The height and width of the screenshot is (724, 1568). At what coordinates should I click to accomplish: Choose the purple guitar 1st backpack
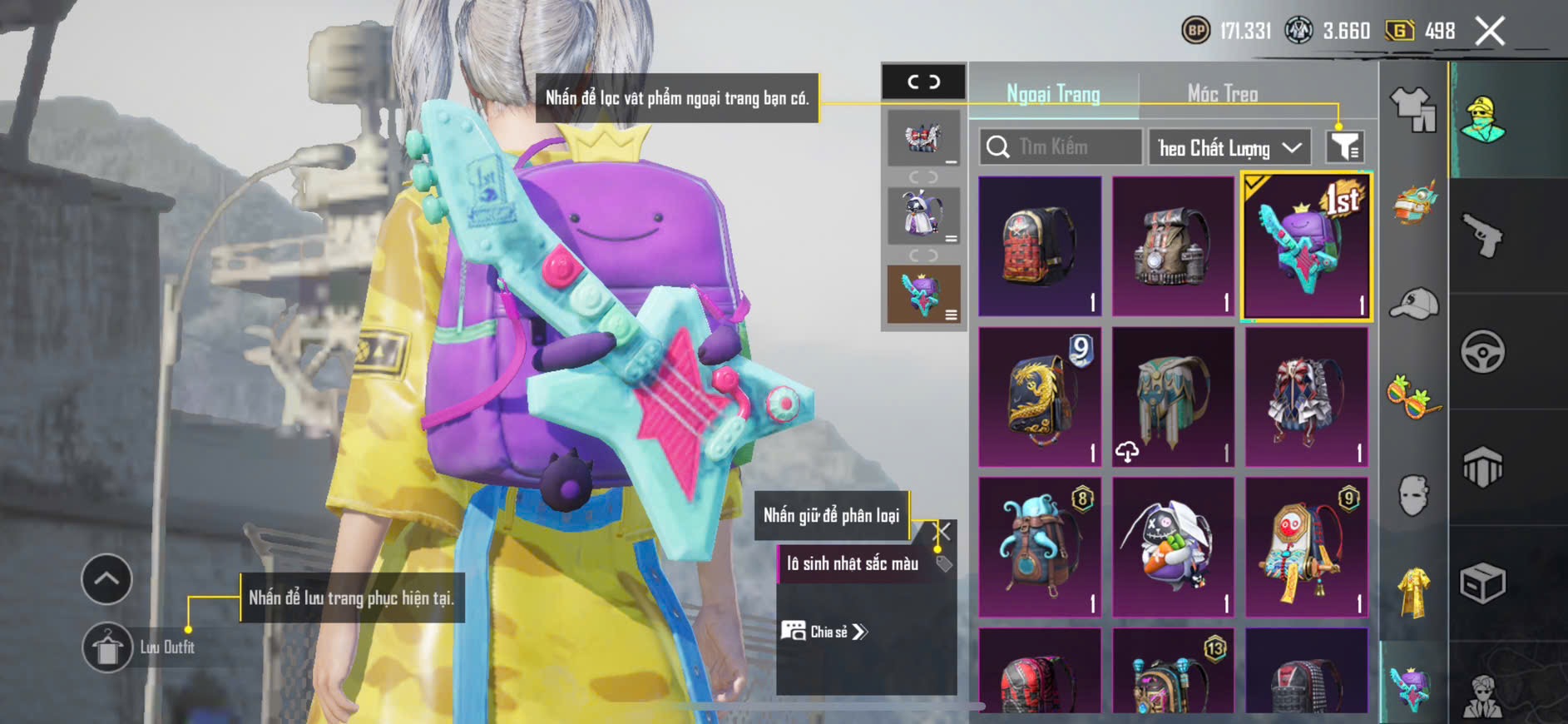(1306, 246)
